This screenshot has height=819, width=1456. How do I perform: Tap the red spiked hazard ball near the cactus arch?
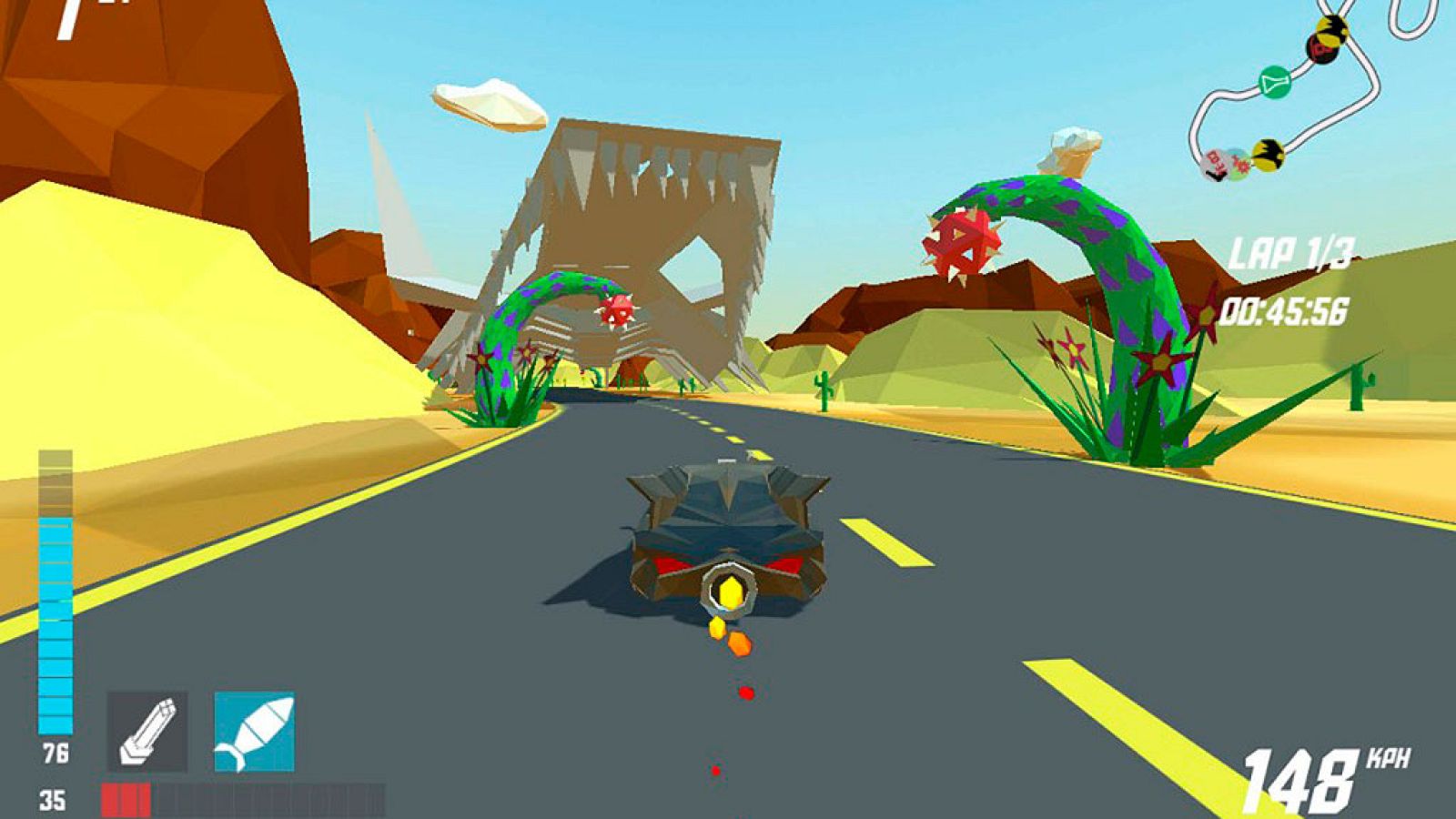962,244
